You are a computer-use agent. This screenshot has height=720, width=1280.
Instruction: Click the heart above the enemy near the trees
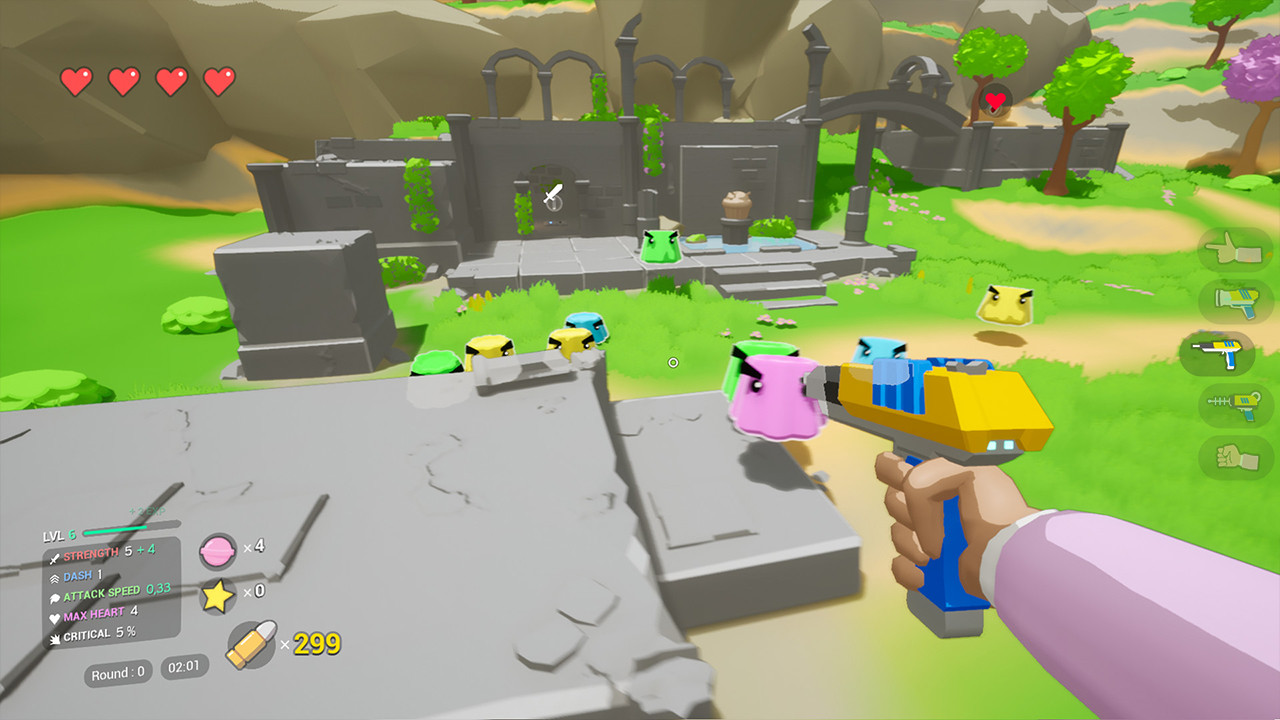tap(993, 98)
